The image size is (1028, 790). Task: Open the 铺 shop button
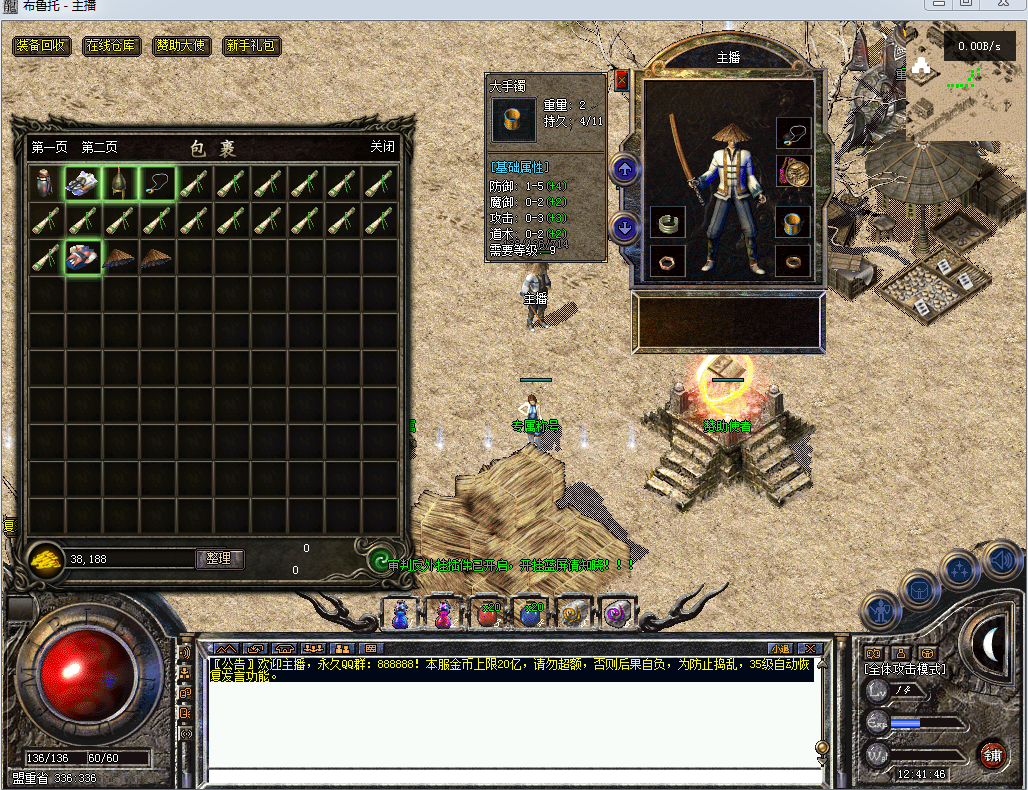tap(991, 754)
